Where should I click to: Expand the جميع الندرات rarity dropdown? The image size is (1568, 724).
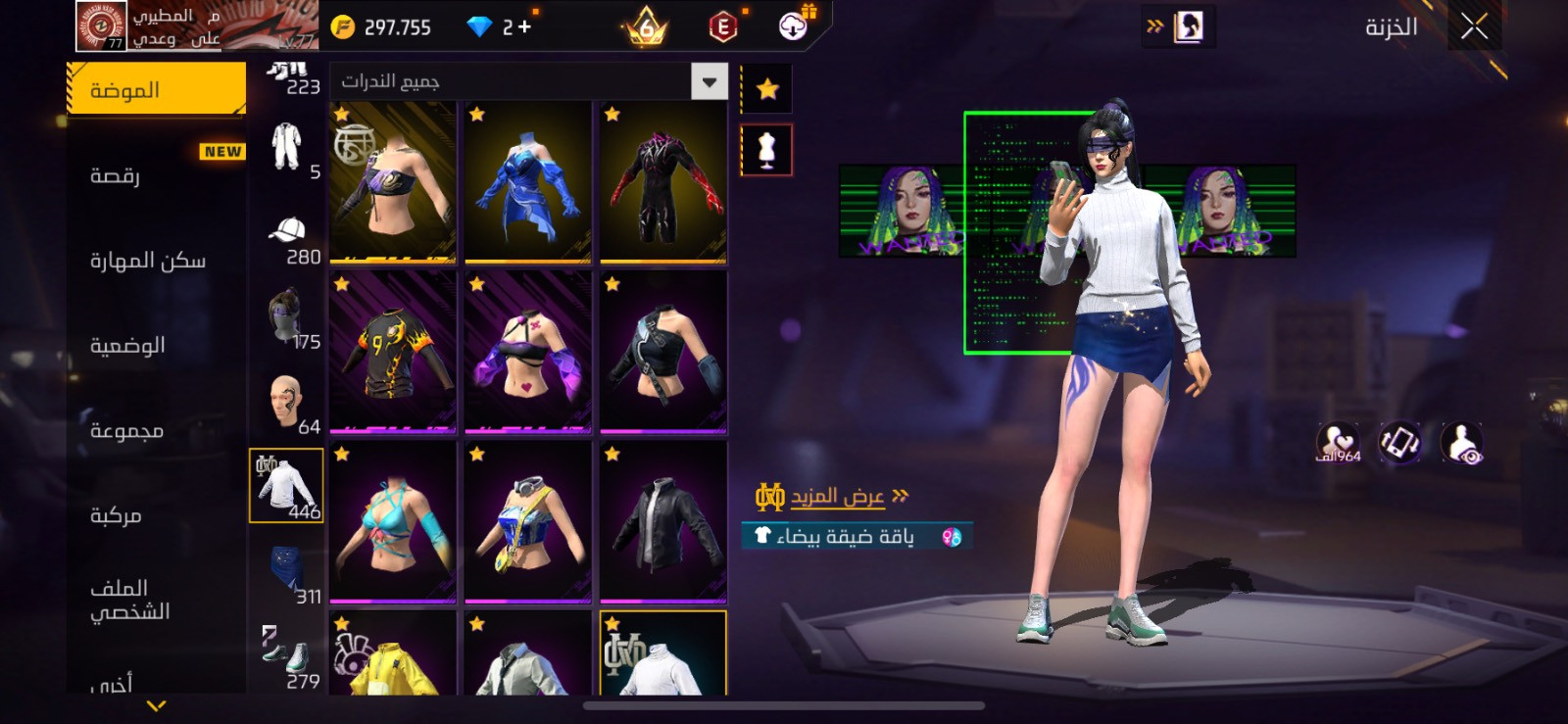click(709, 81)
